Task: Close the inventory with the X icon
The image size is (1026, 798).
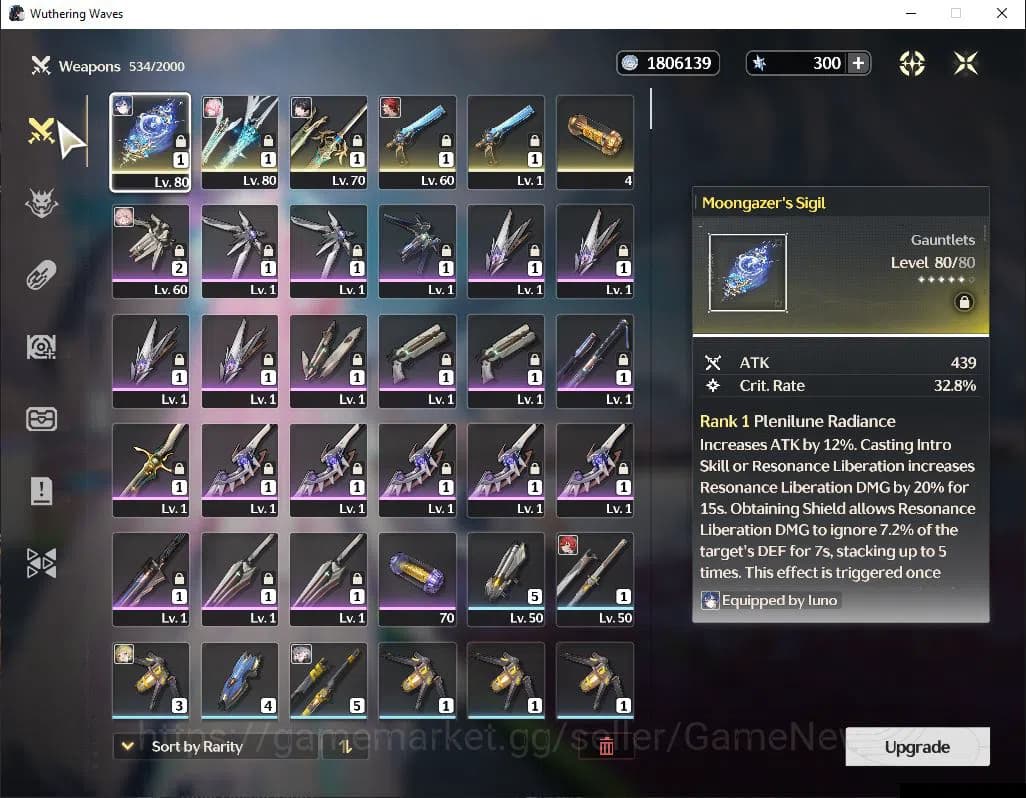Action: [965, 63]
